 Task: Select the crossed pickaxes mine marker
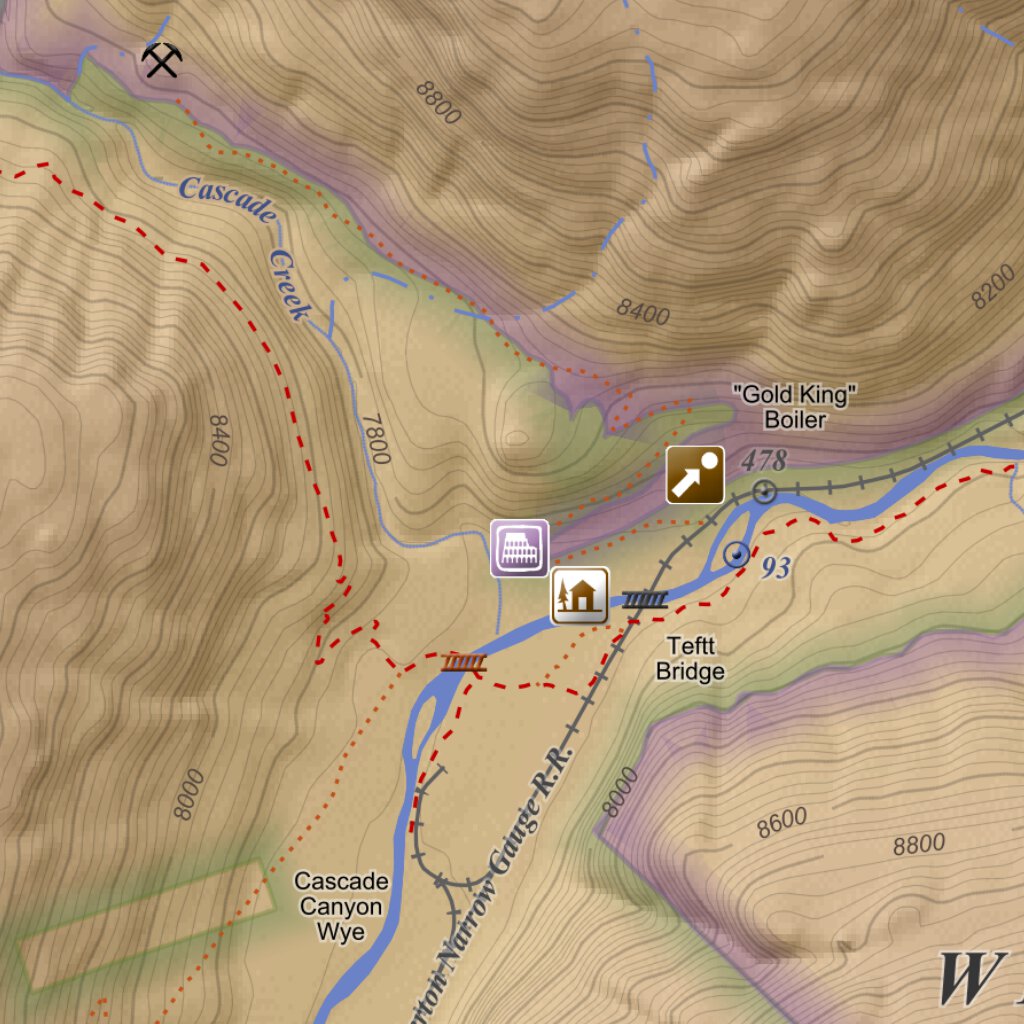(161, 61)
